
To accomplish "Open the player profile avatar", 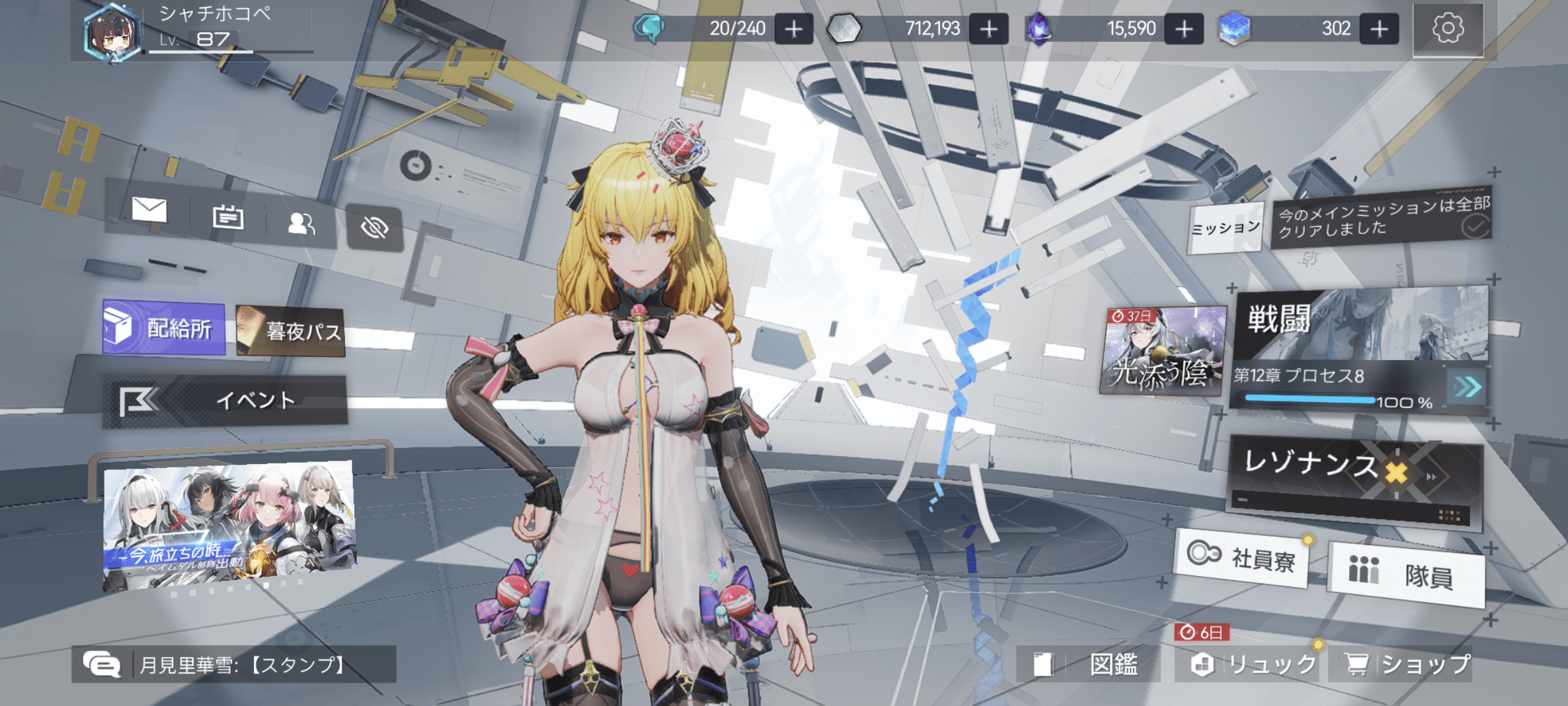I will click(x=112, y=34).
